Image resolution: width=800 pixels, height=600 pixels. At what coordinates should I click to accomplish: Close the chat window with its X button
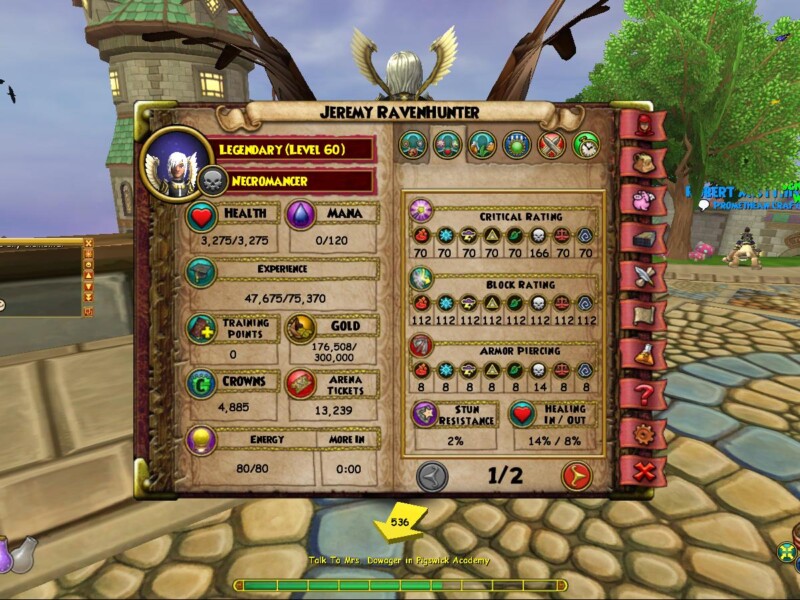(x=88, y=242)
